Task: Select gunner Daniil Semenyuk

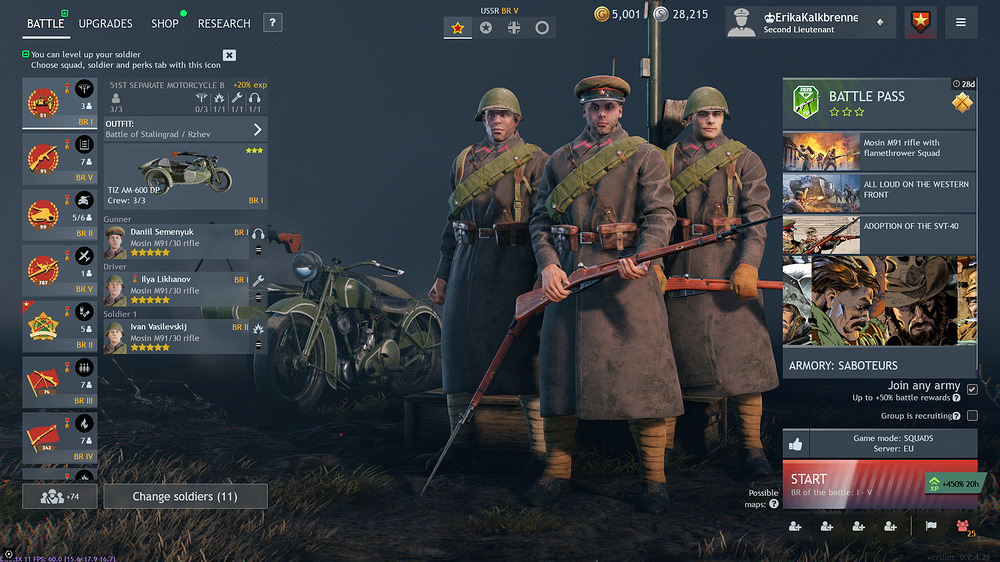Action: click(176, 242)
